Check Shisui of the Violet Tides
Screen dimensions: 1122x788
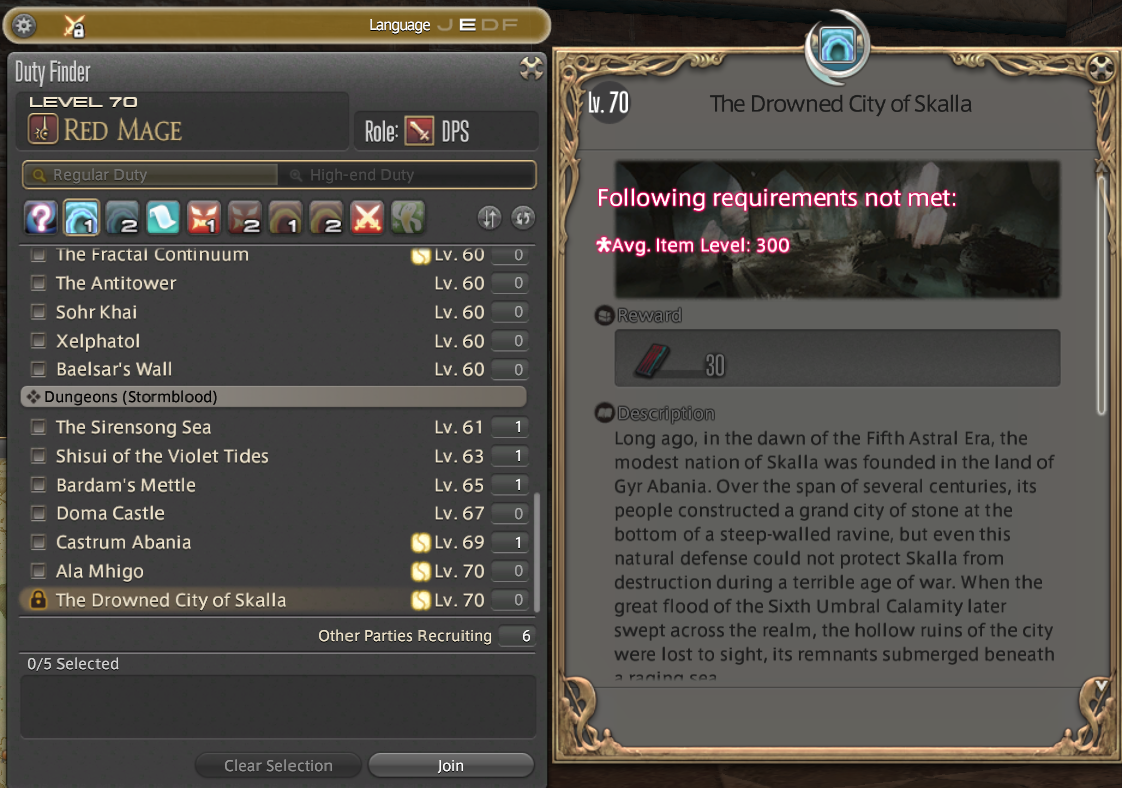pos(39,456)
